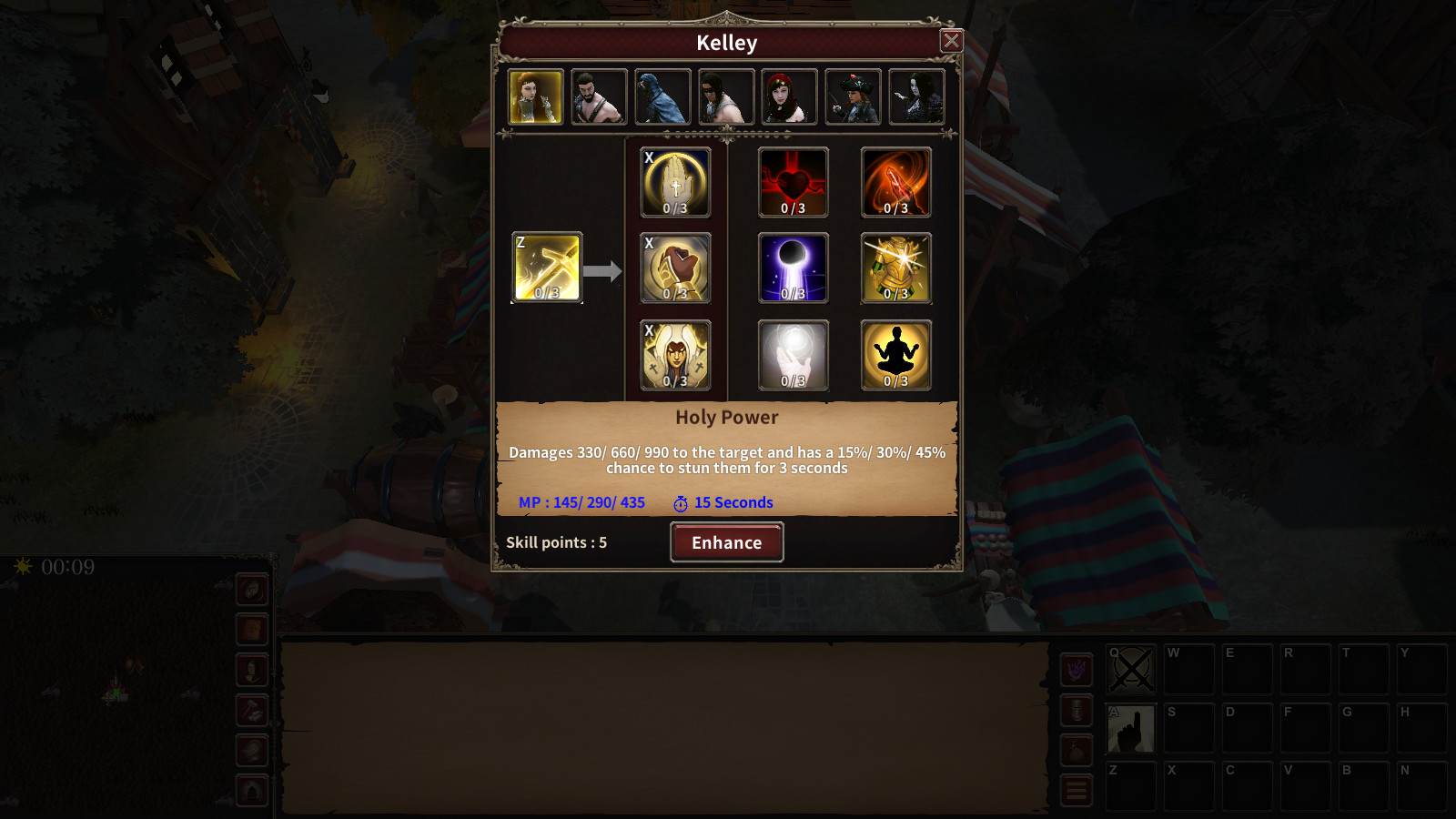The image size is (1456, 819).
Task: Click the Enhance button
Action: pyautogui.click(x=726, y=542)
